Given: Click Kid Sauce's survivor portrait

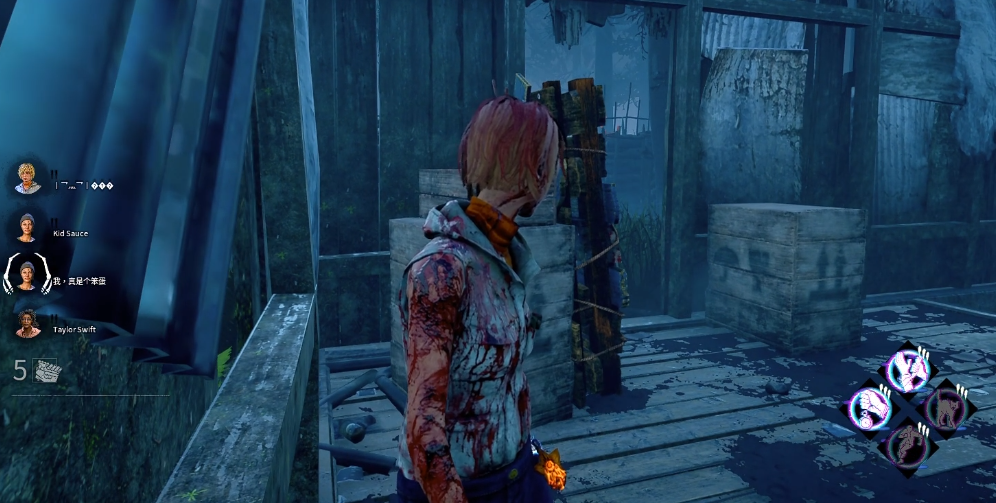Looking at the screenshot, I should [x=27, y=227].
